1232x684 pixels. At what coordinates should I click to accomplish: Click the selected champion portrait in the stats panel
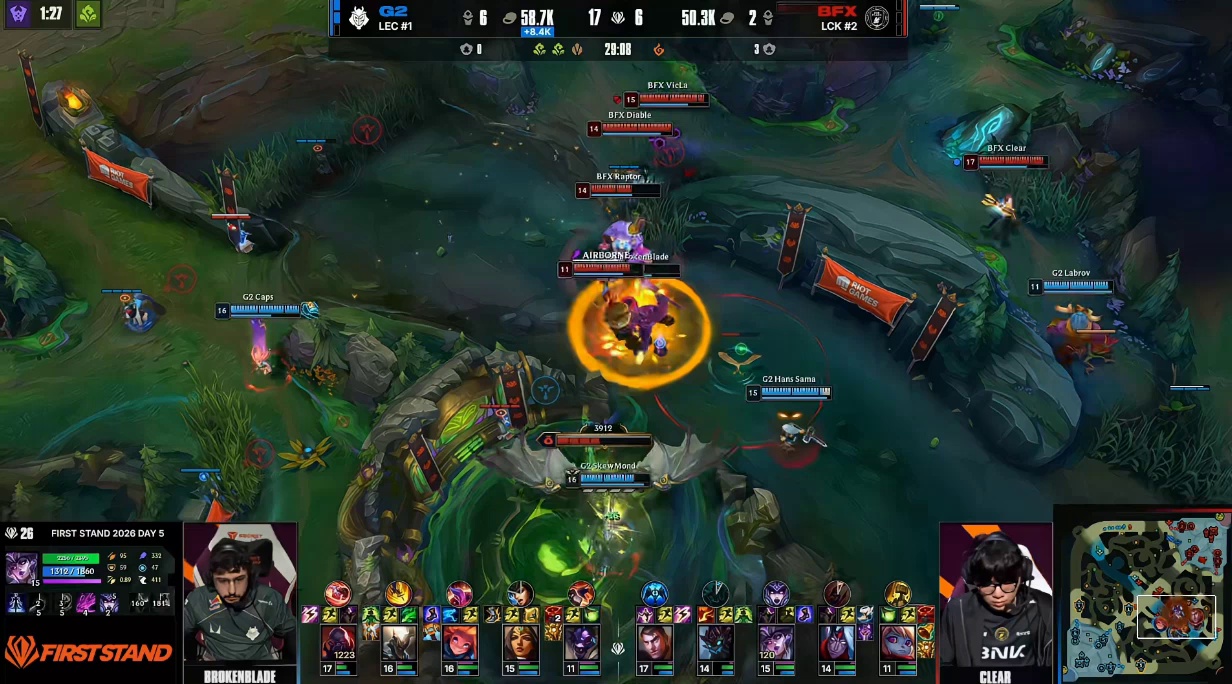pyautogui.click(x=21, y=567)
